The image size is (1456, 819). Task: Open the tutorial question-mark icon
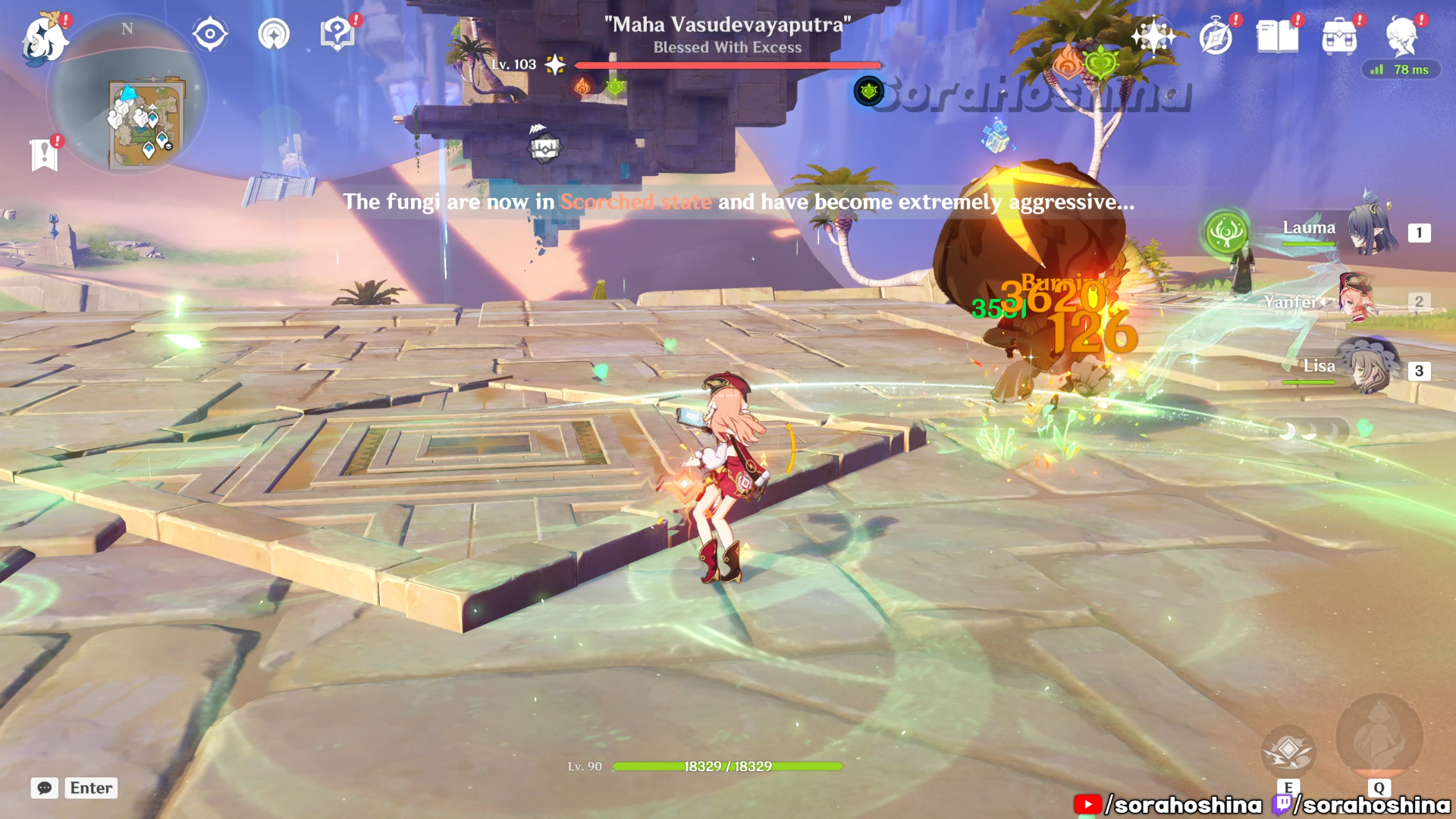pos(337,34)
